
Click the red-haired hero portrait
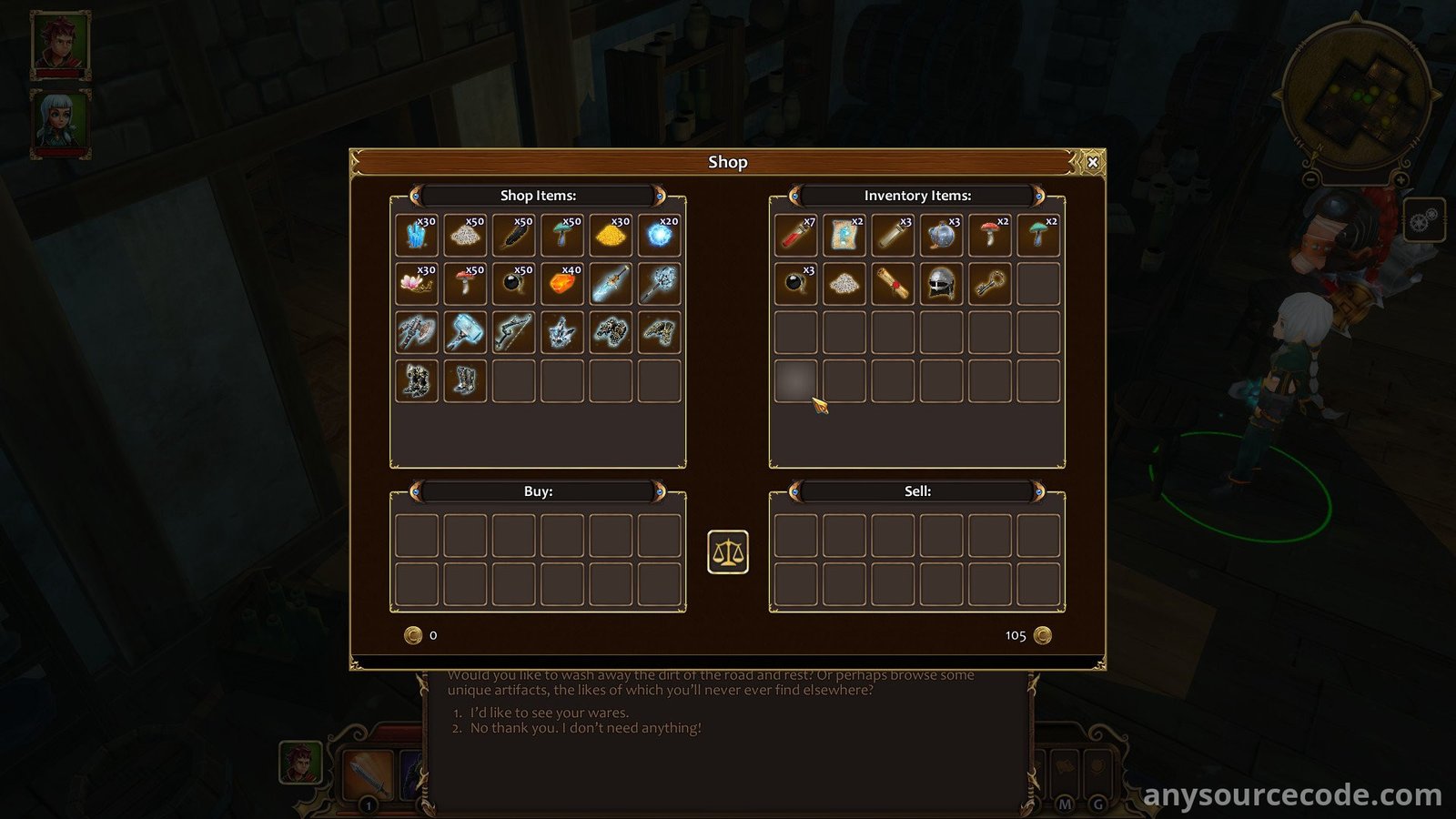tap(61, 44)
